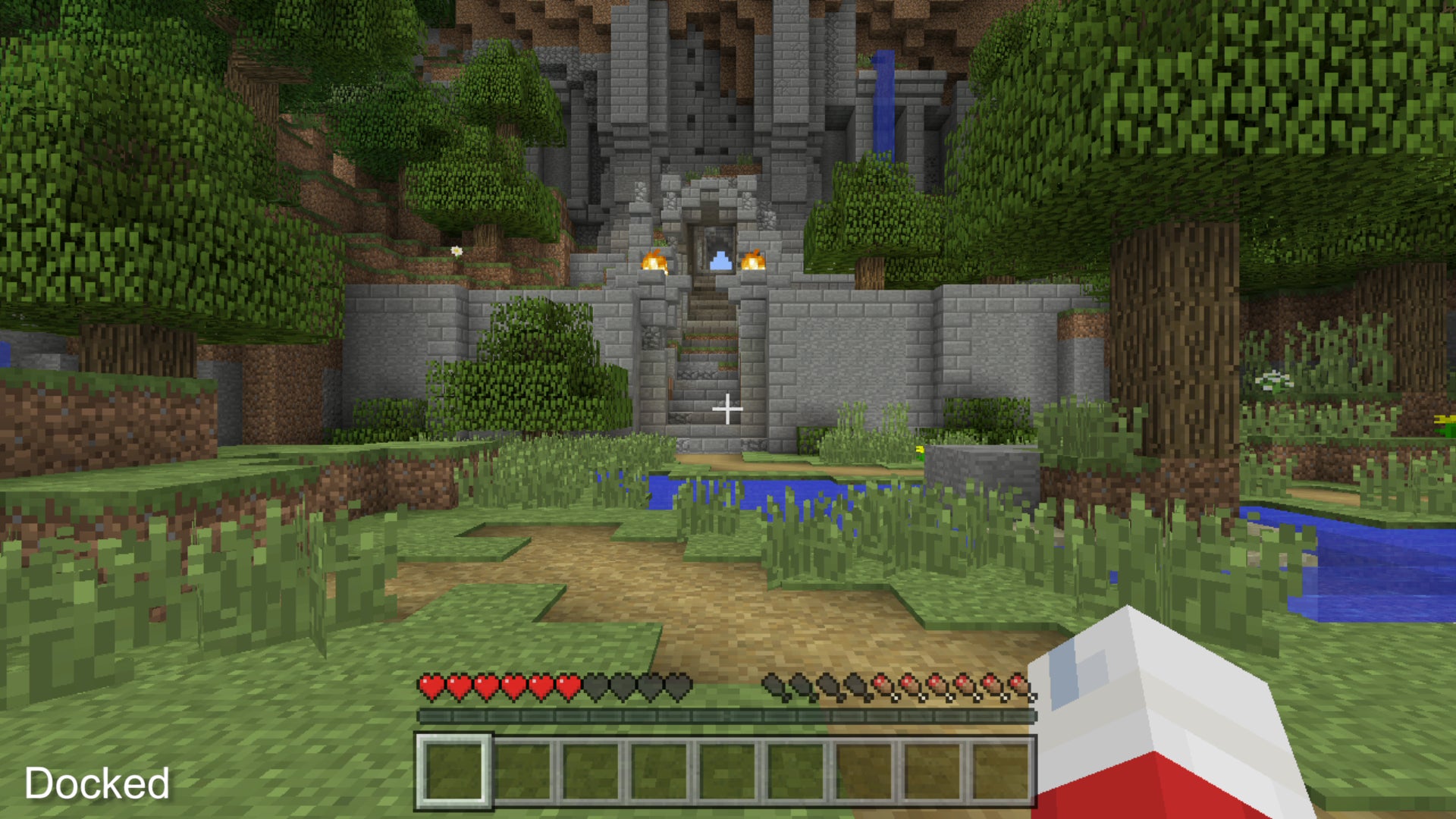Image resolution: width=1456 pixels, height=819 pixels.
Task: Click the crosshair at screen center
Action: pyautogui.click(x=728, y=409)
